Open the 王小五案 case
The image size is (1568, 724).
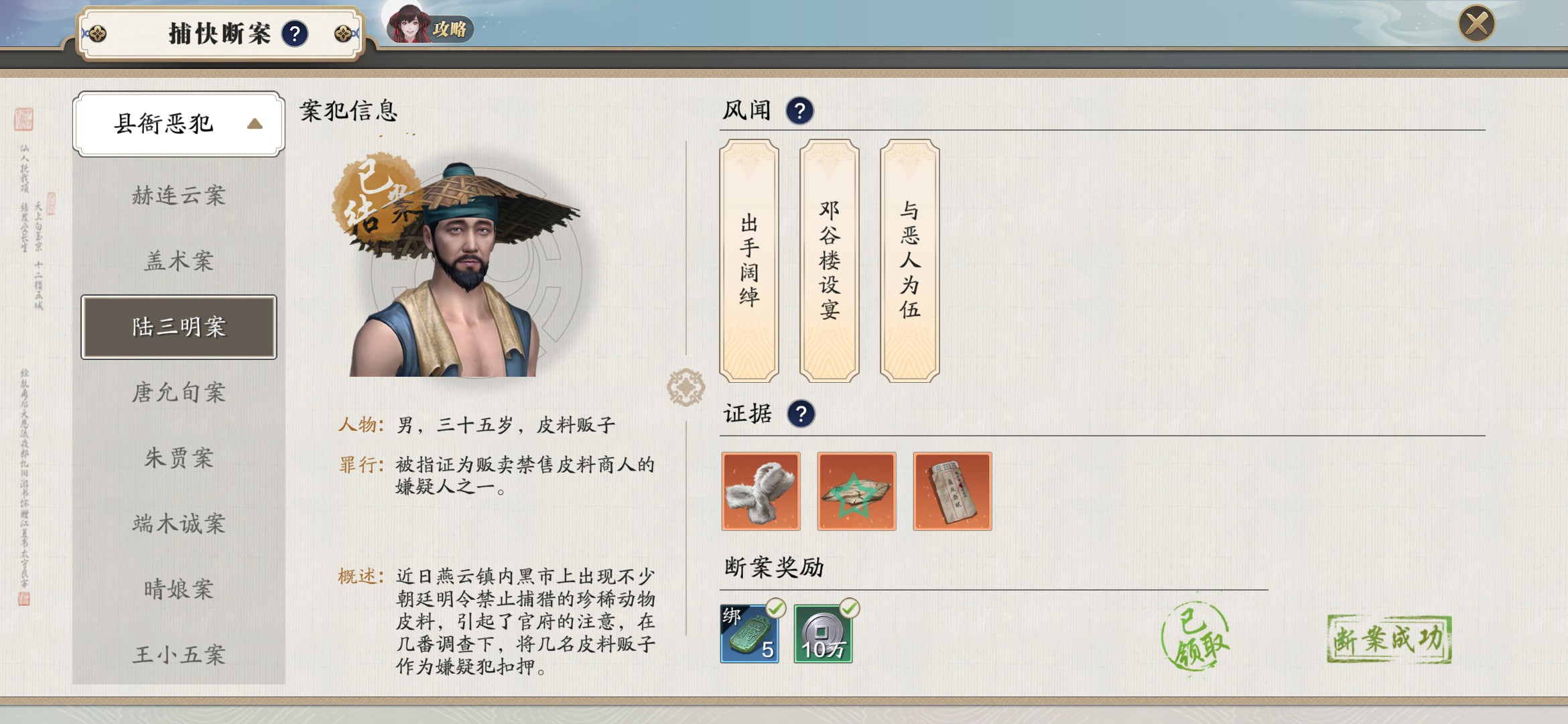coord(178,654)
